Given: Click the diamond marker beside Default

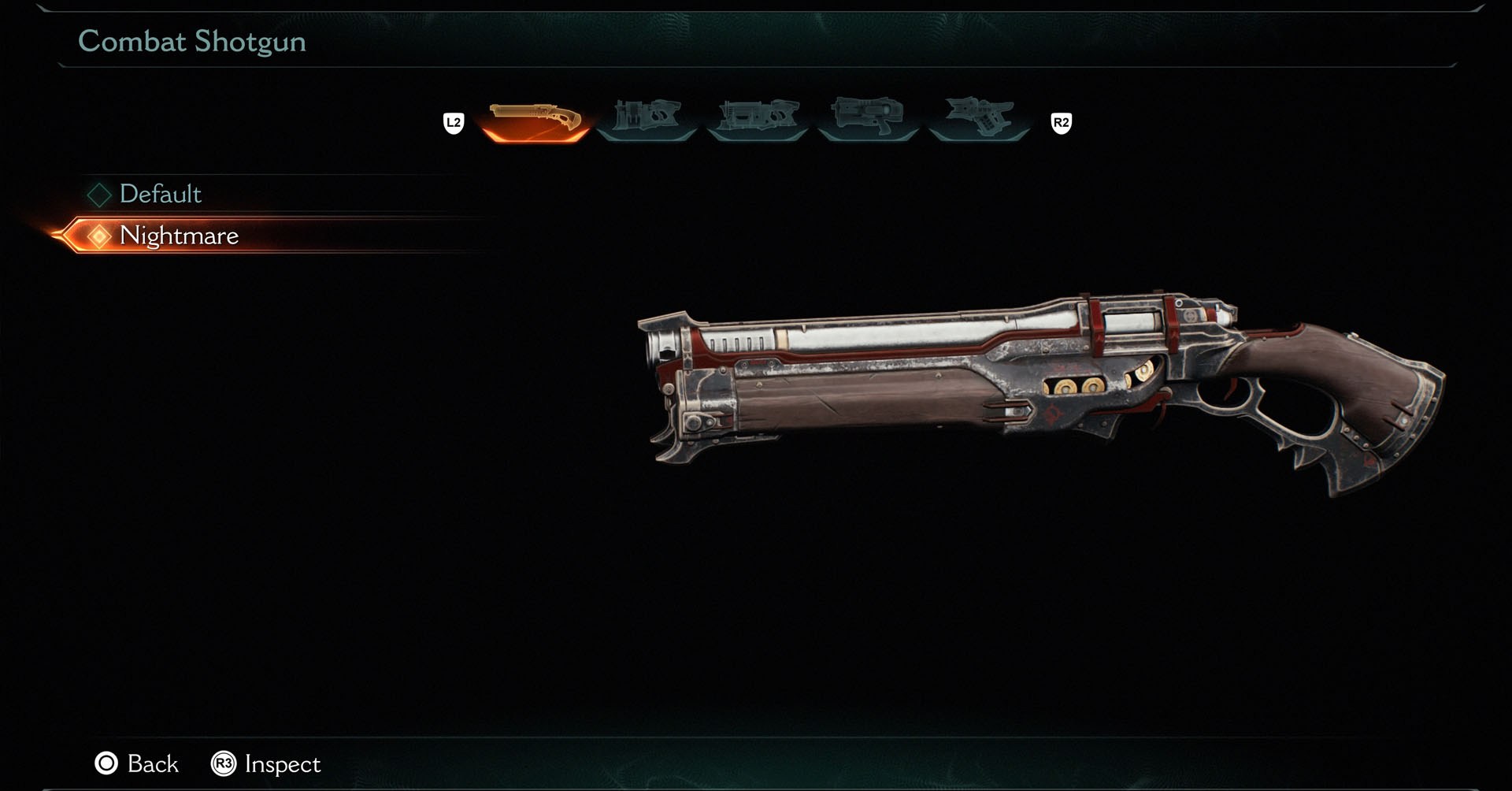Looking at the screenshot, I should click(x=99, y=195).
